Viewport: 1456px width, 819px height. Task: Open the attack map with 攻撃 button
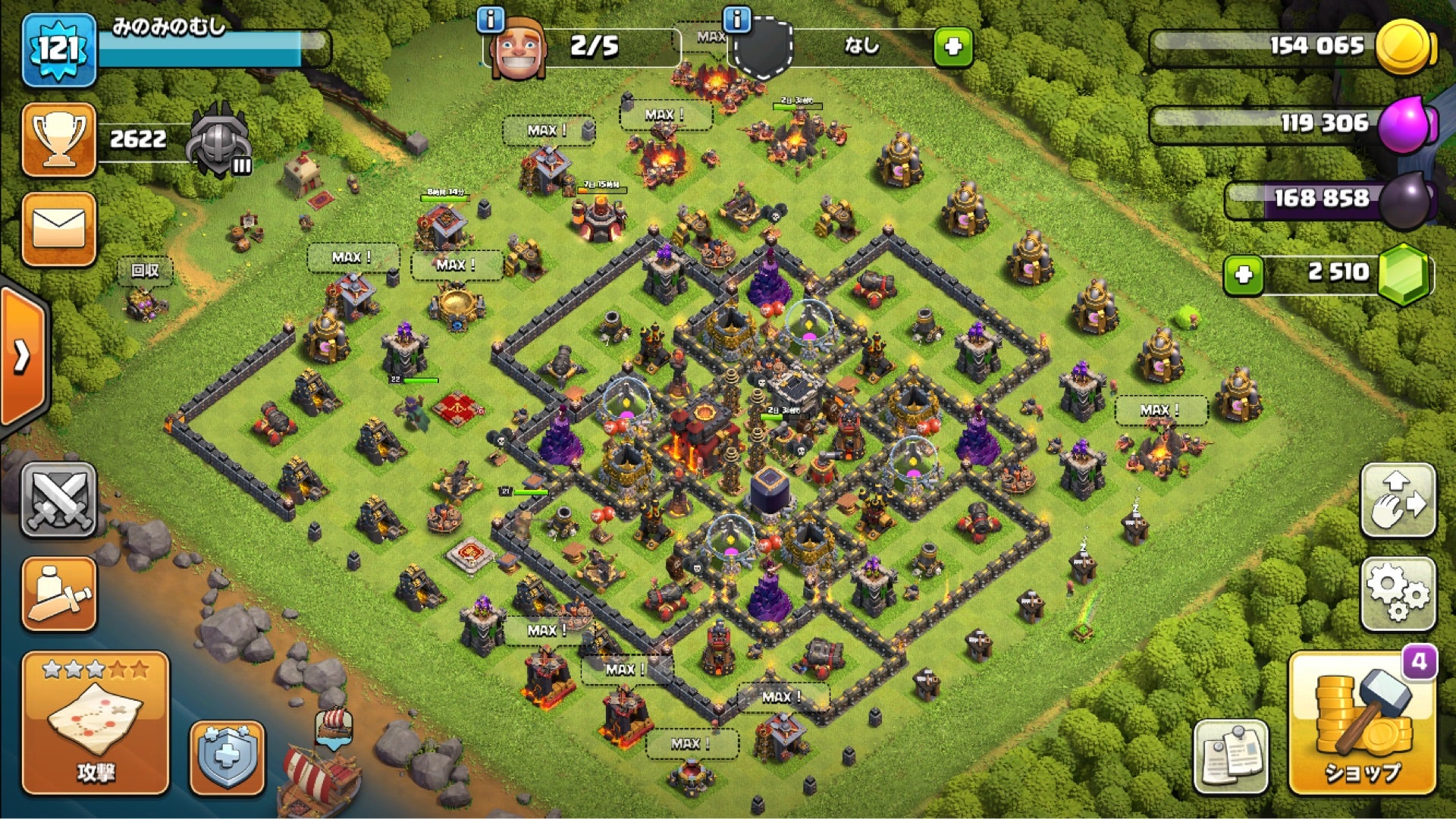click(95, 724)
